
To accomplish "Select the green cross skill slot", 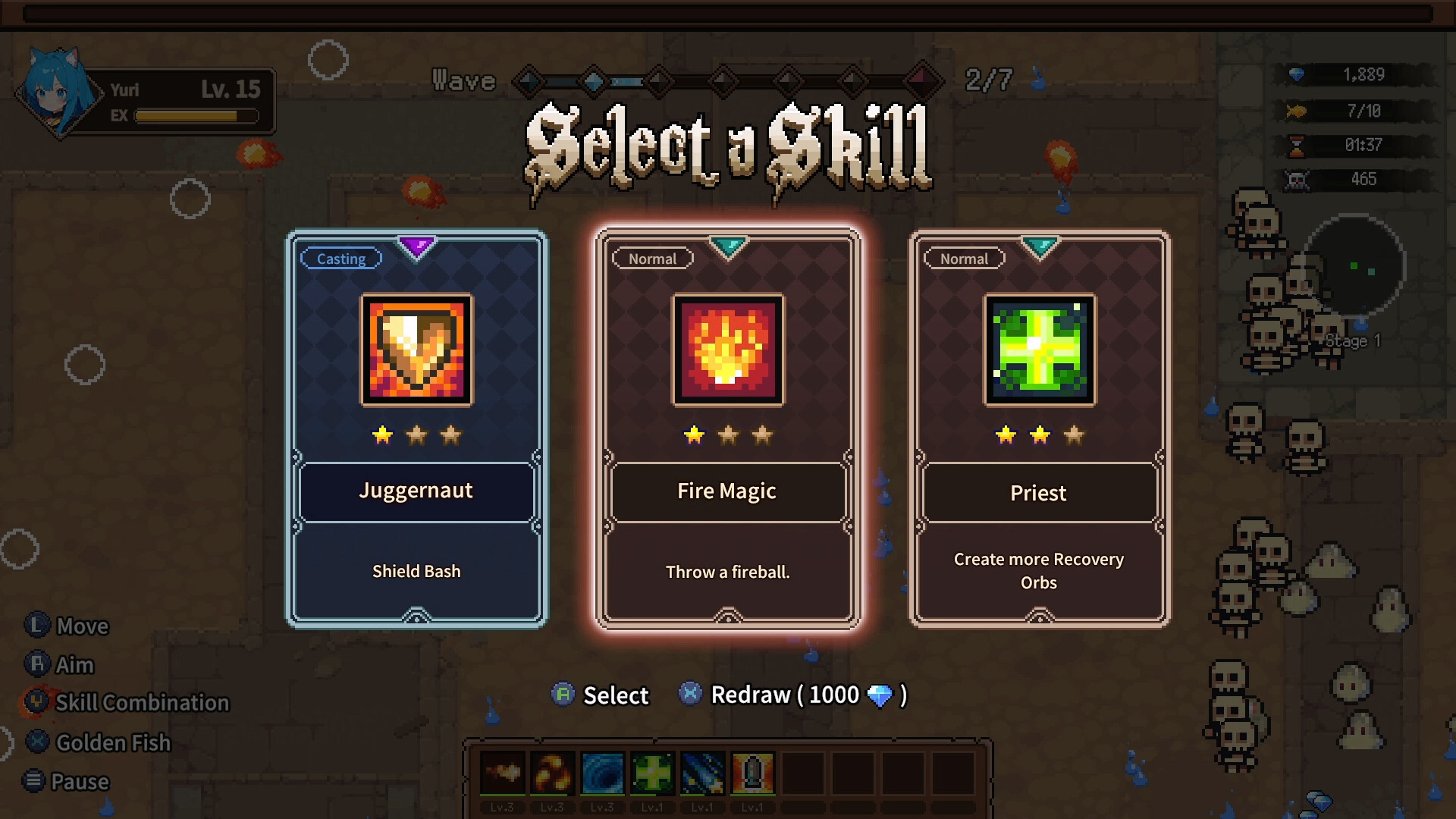I will [x=652, y=773].
